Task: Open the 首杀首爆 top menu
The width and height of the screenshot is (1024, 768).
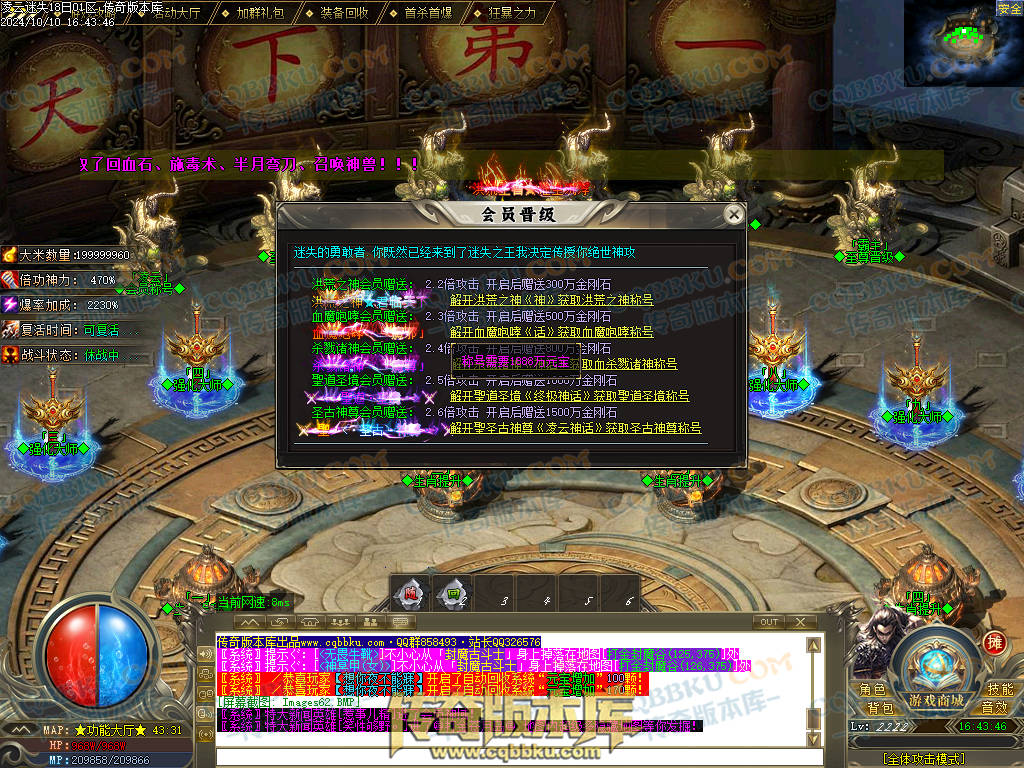Action: click(x=428, y=13)
